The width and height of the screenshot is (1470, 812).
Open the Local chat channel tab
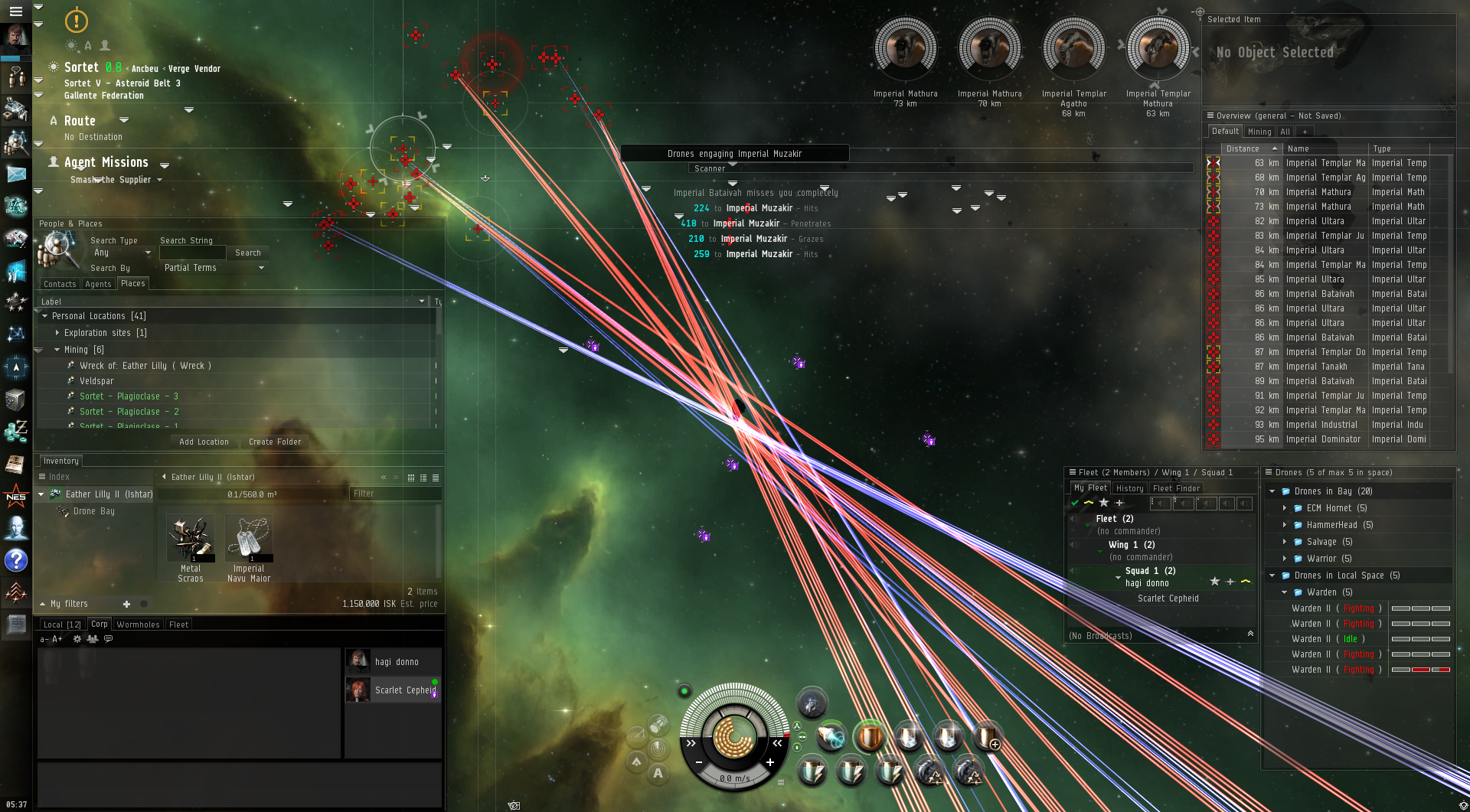point(62,624)
